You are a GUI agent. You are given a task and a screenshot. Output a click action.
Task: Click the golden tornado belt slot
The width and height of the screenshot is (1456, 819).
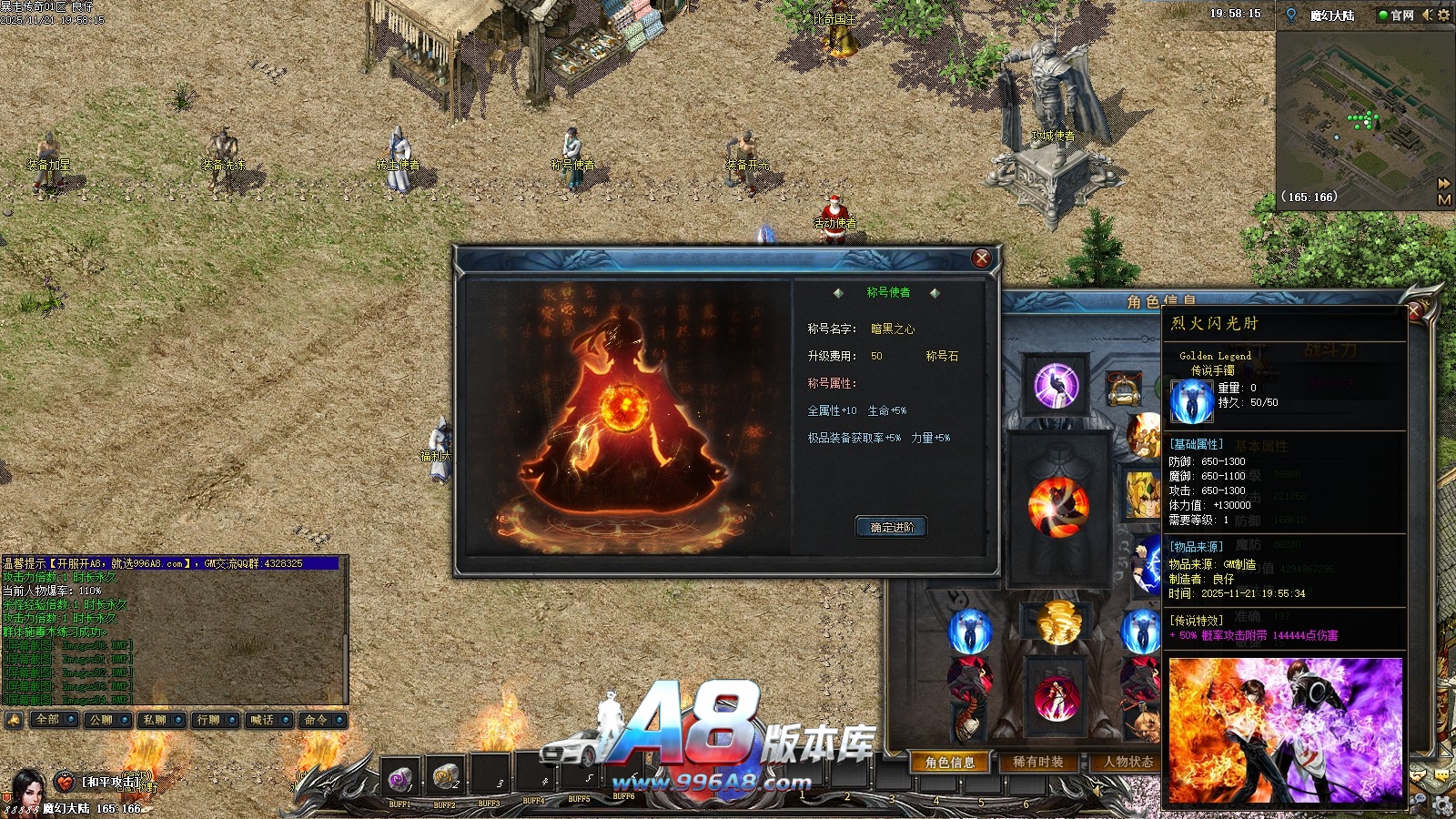1057,622
